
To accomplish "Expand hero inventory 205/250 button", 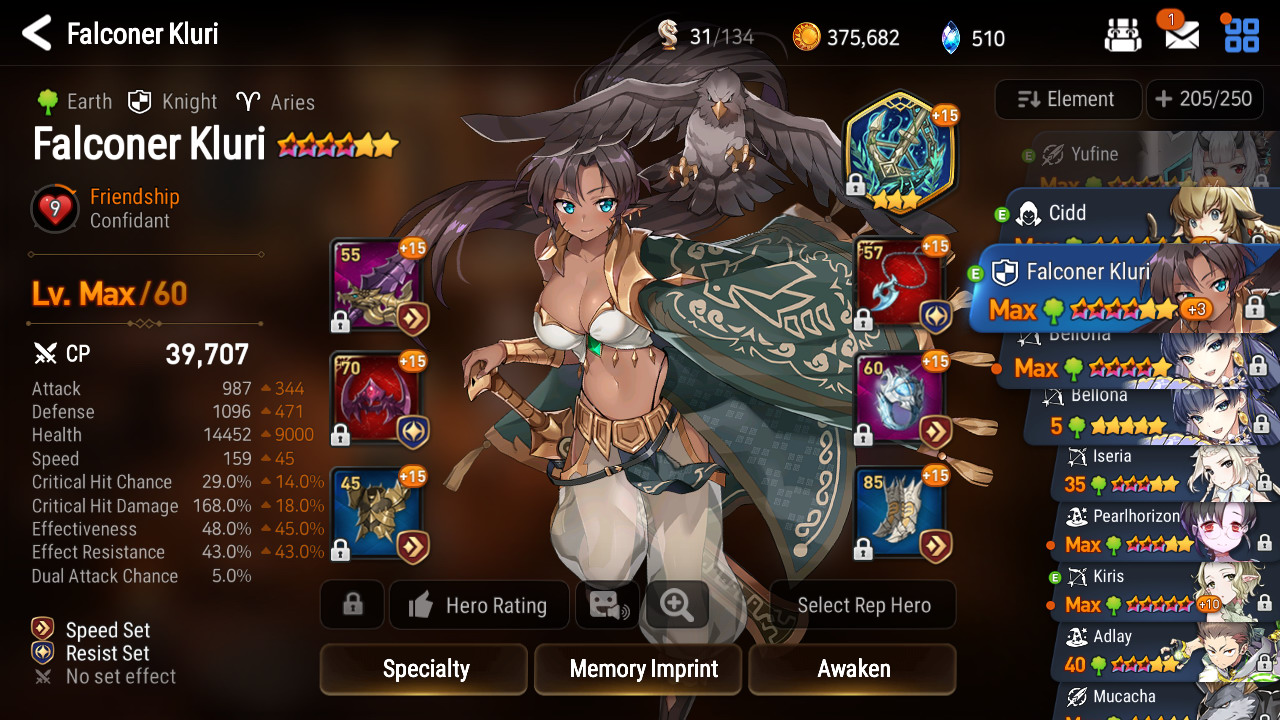I will coord(1203,99).
